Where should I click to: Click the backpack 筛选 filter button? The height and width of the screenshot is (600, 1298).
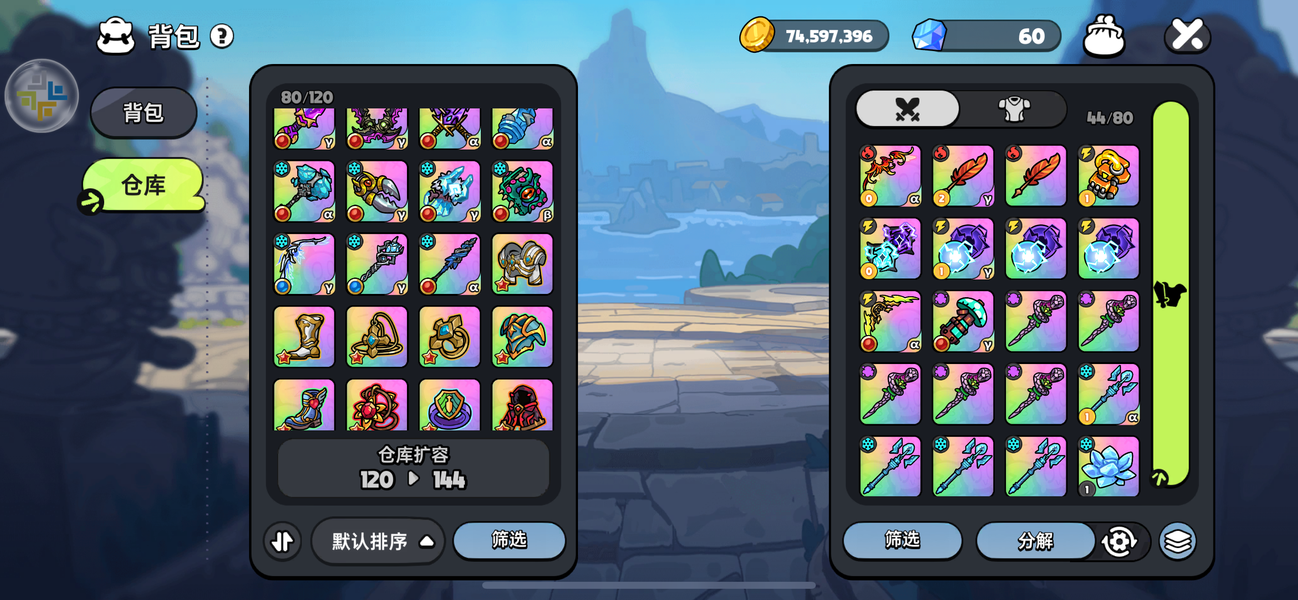click(902, 540)
